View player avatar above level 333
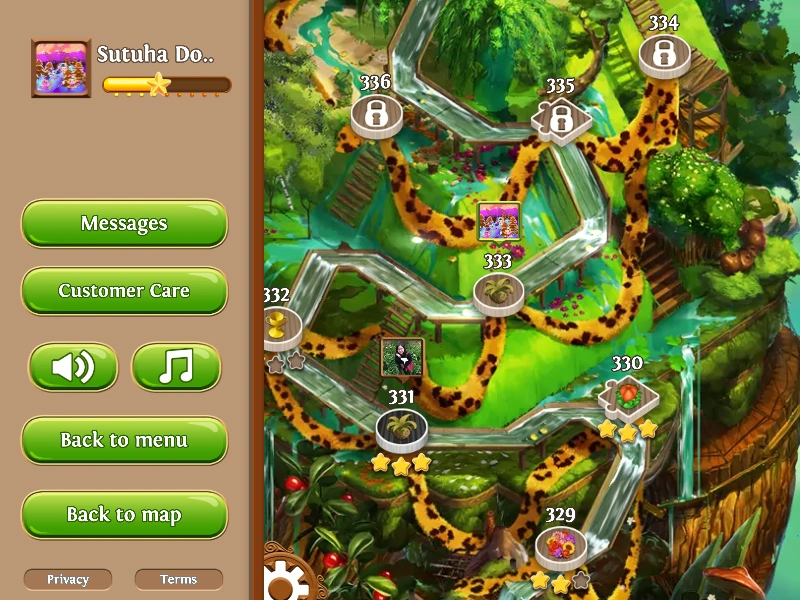 498,221
